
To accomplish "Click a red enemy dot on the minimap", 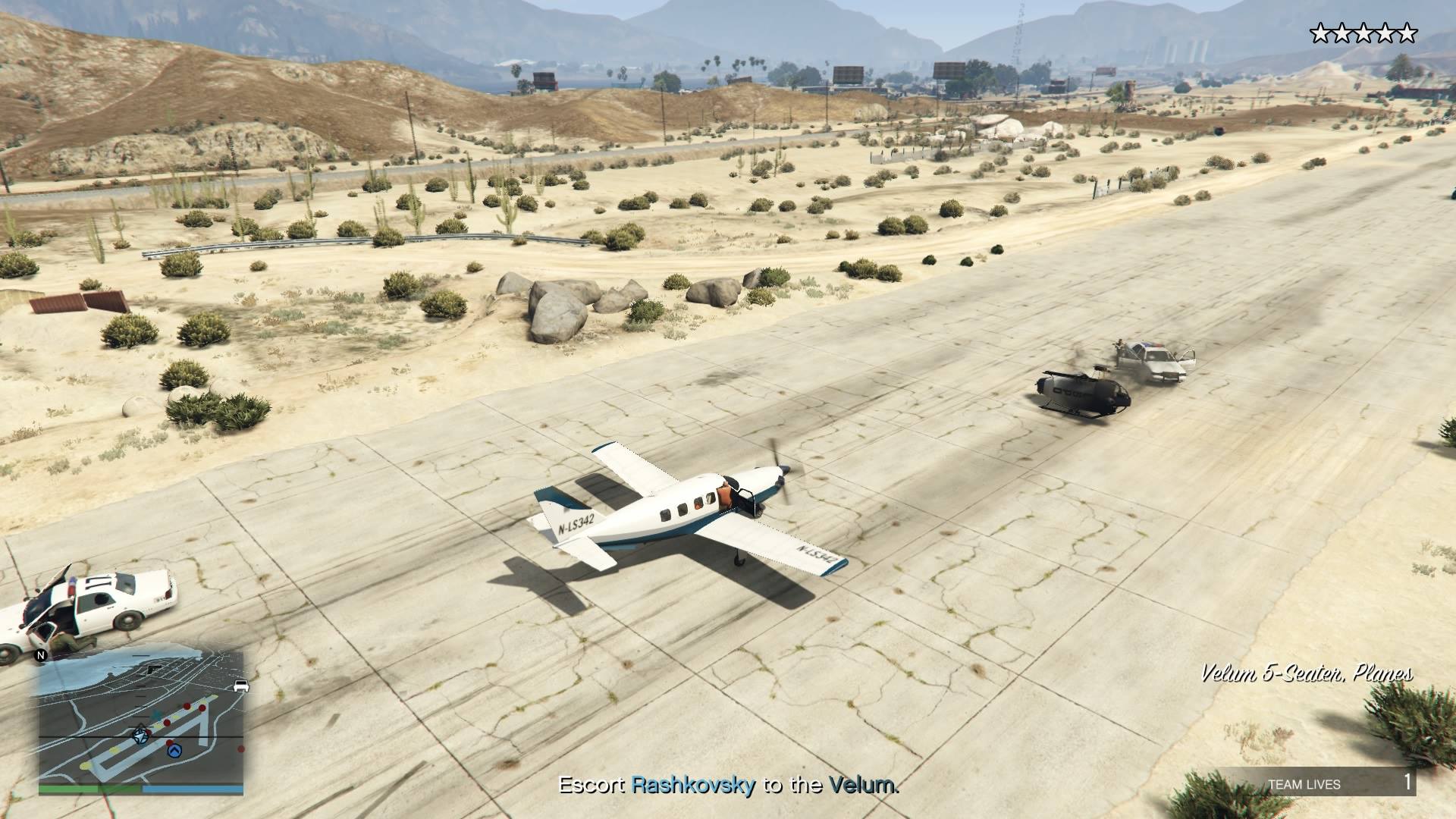I will coord(187,706).
